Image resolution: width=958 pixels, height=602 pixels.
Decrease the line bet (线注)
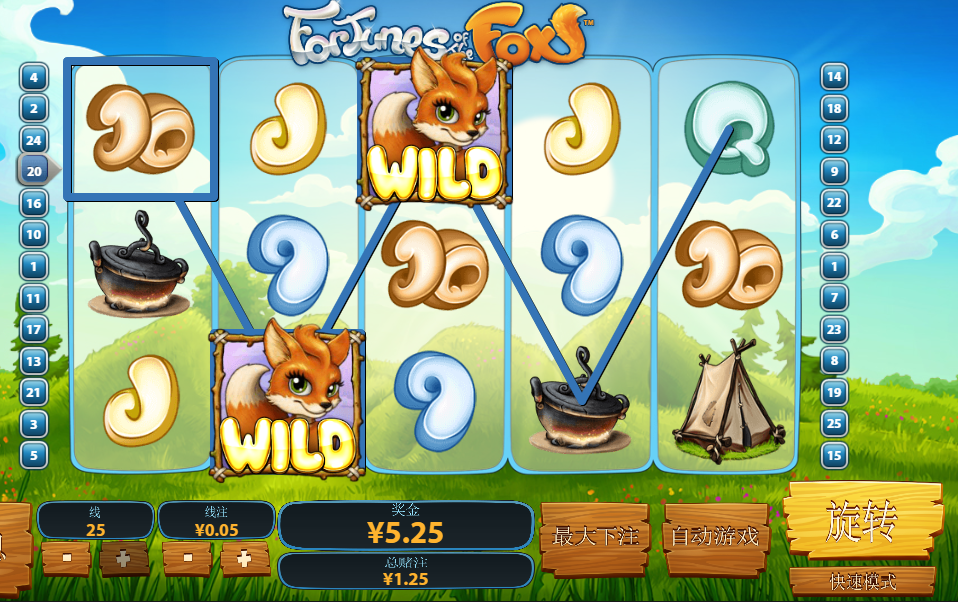coord(187,558)
